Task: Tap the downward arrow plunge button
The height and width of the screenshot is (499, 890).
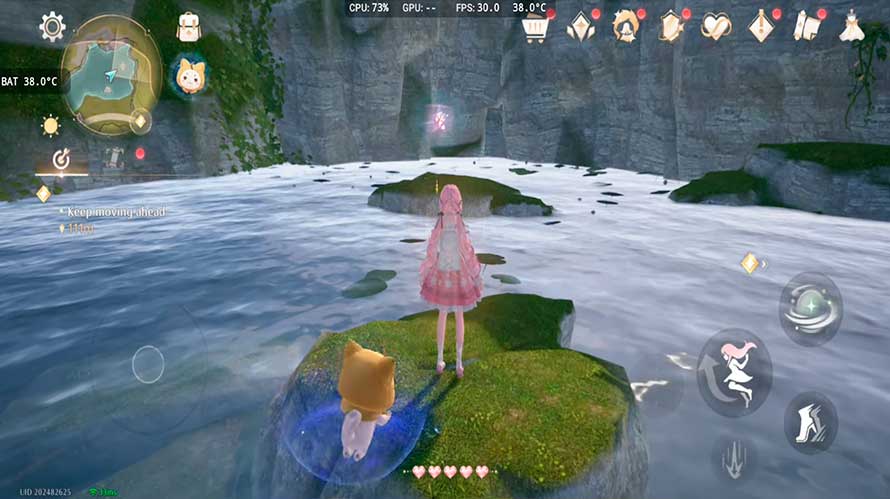Action: (x=734, y=457)
